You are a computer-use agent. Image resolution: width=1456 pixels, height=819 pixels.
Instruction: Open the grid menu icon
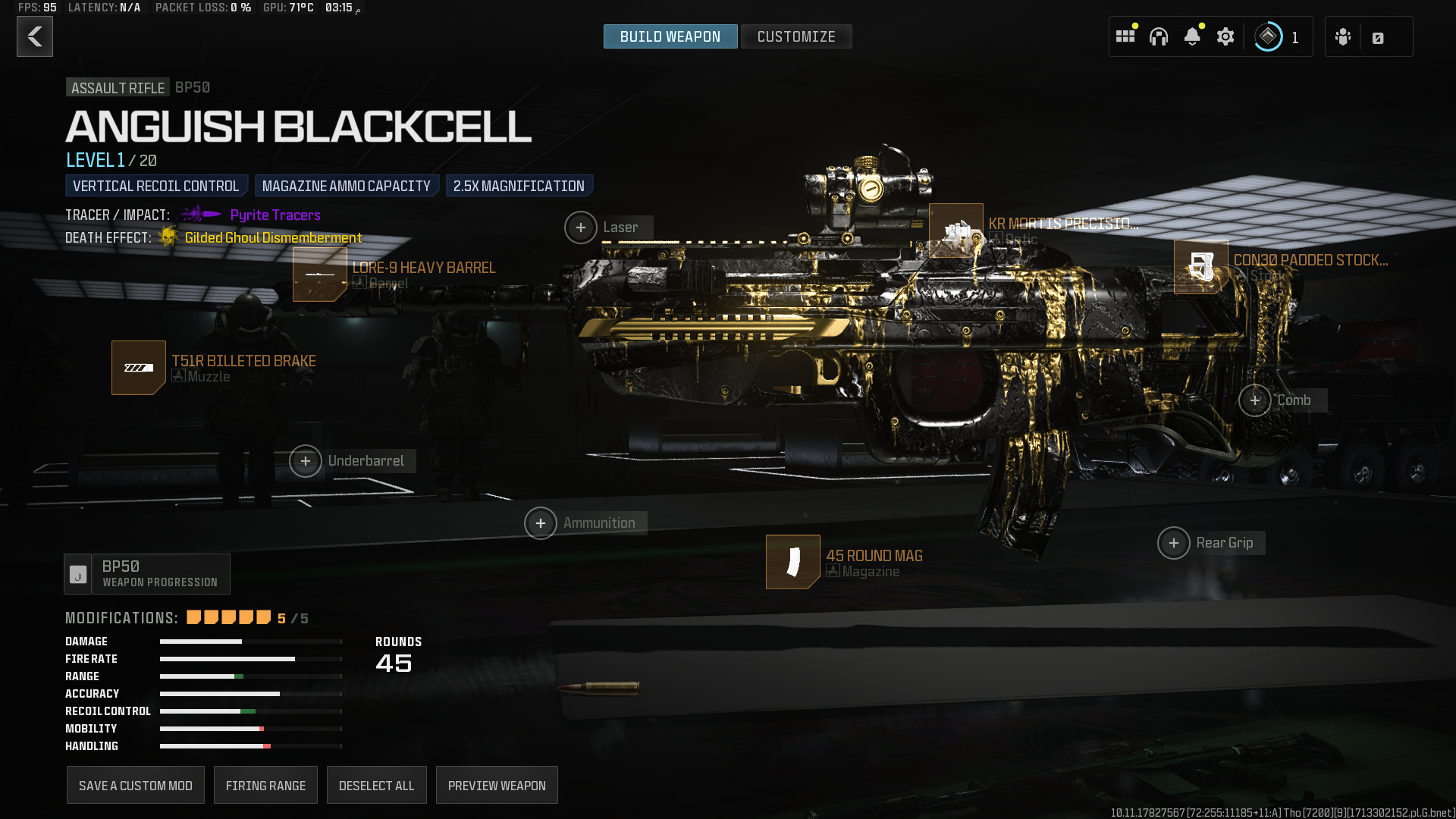(1125, 36)
